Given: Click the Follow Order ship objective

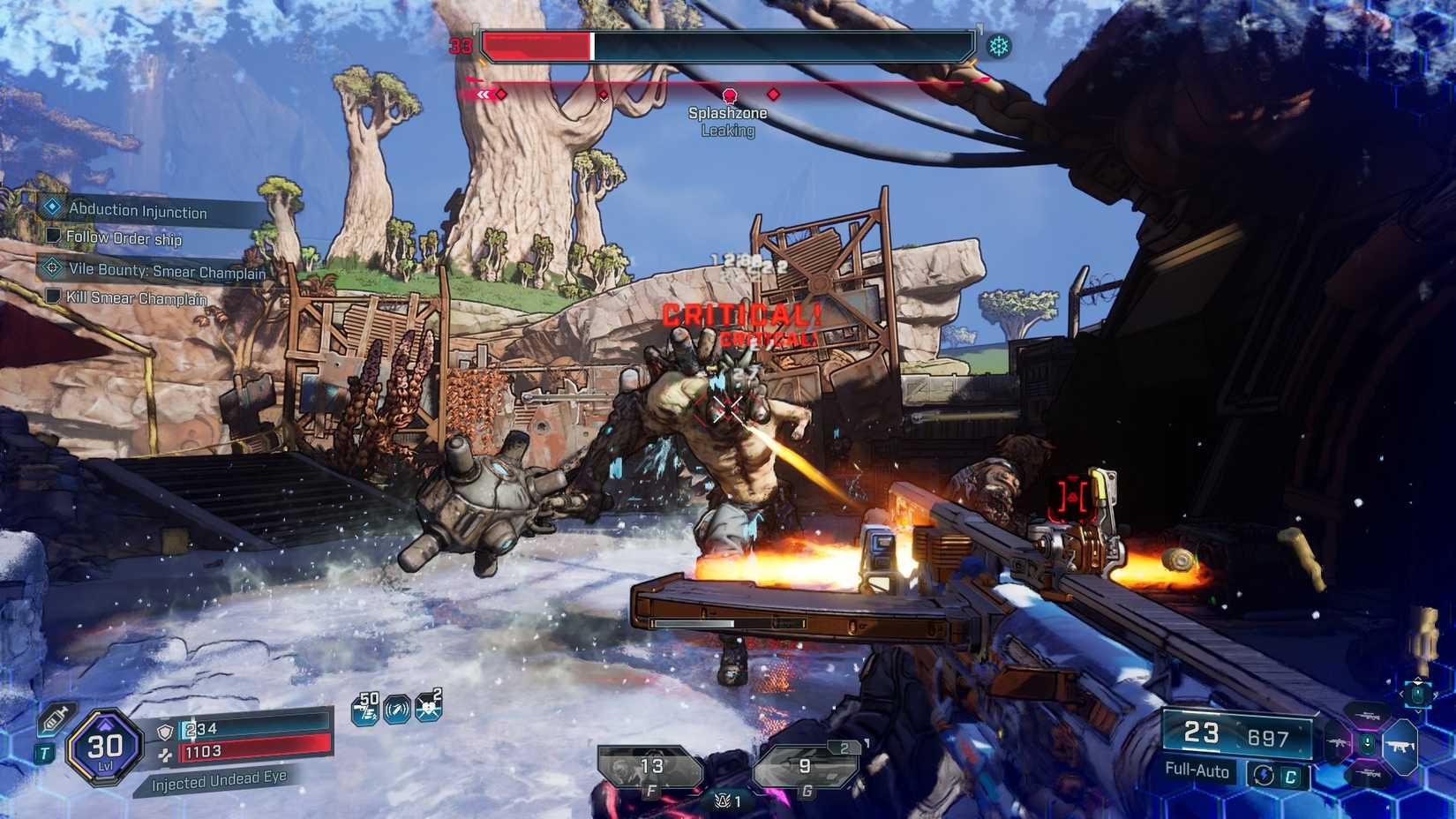Looking at the screenshot, I should tap(124, 238).
